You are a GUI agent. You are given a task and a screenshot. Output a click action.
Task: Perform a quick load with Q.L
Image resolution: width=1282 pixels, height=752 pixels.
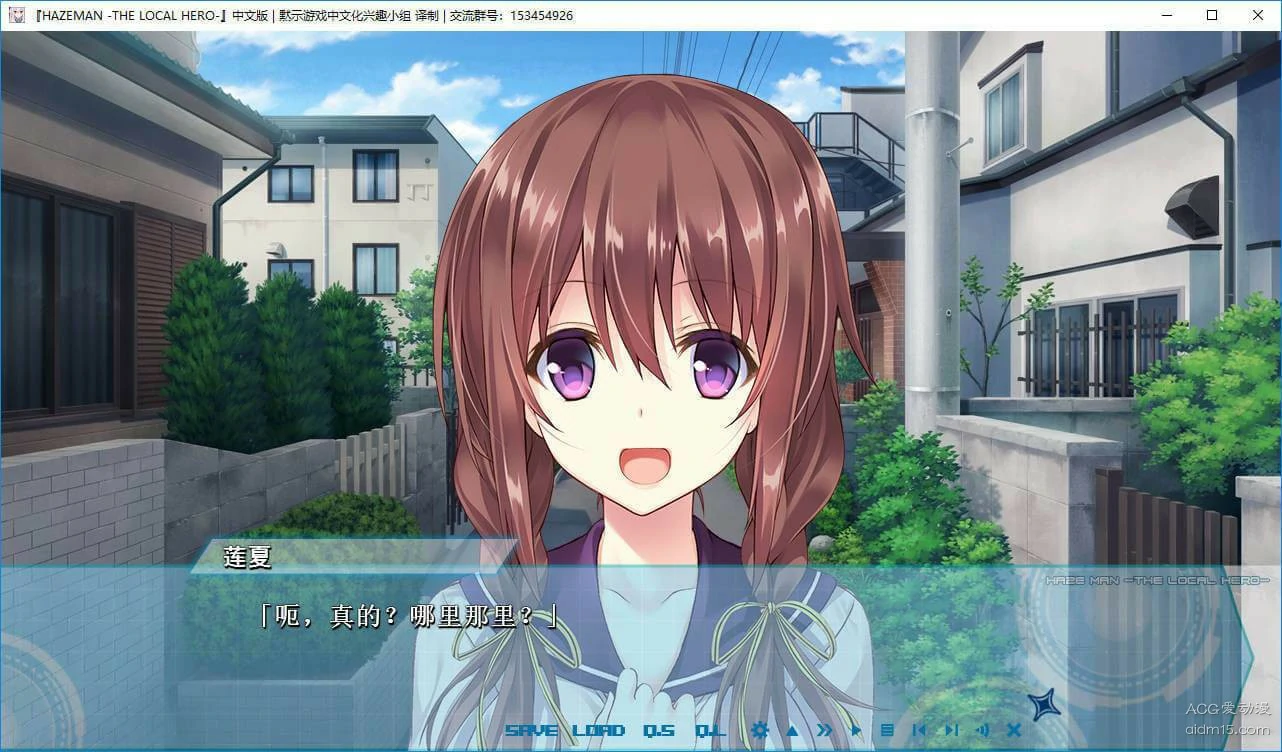712,730
